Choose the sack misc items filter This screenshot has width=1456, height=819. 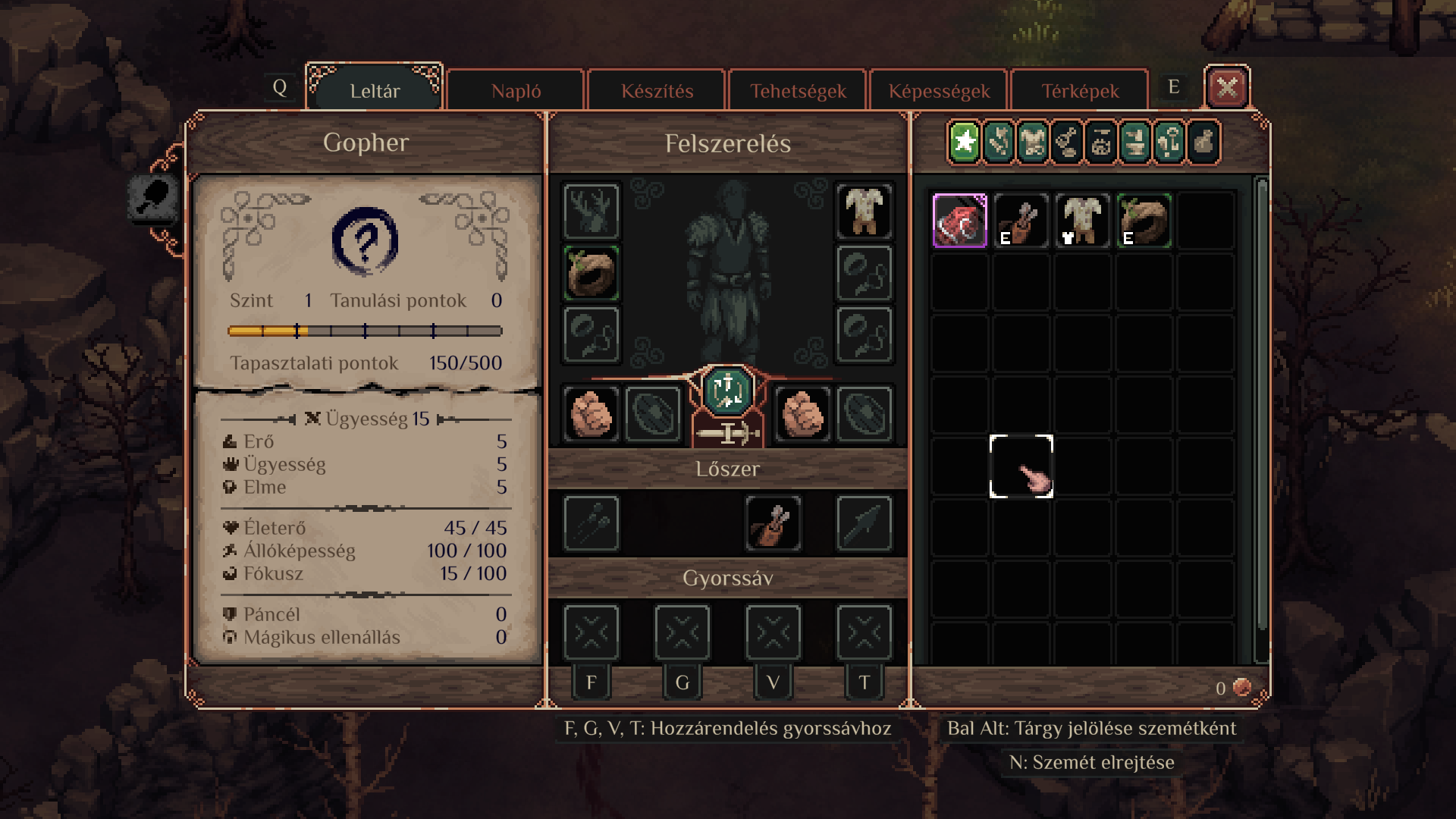1203,142
